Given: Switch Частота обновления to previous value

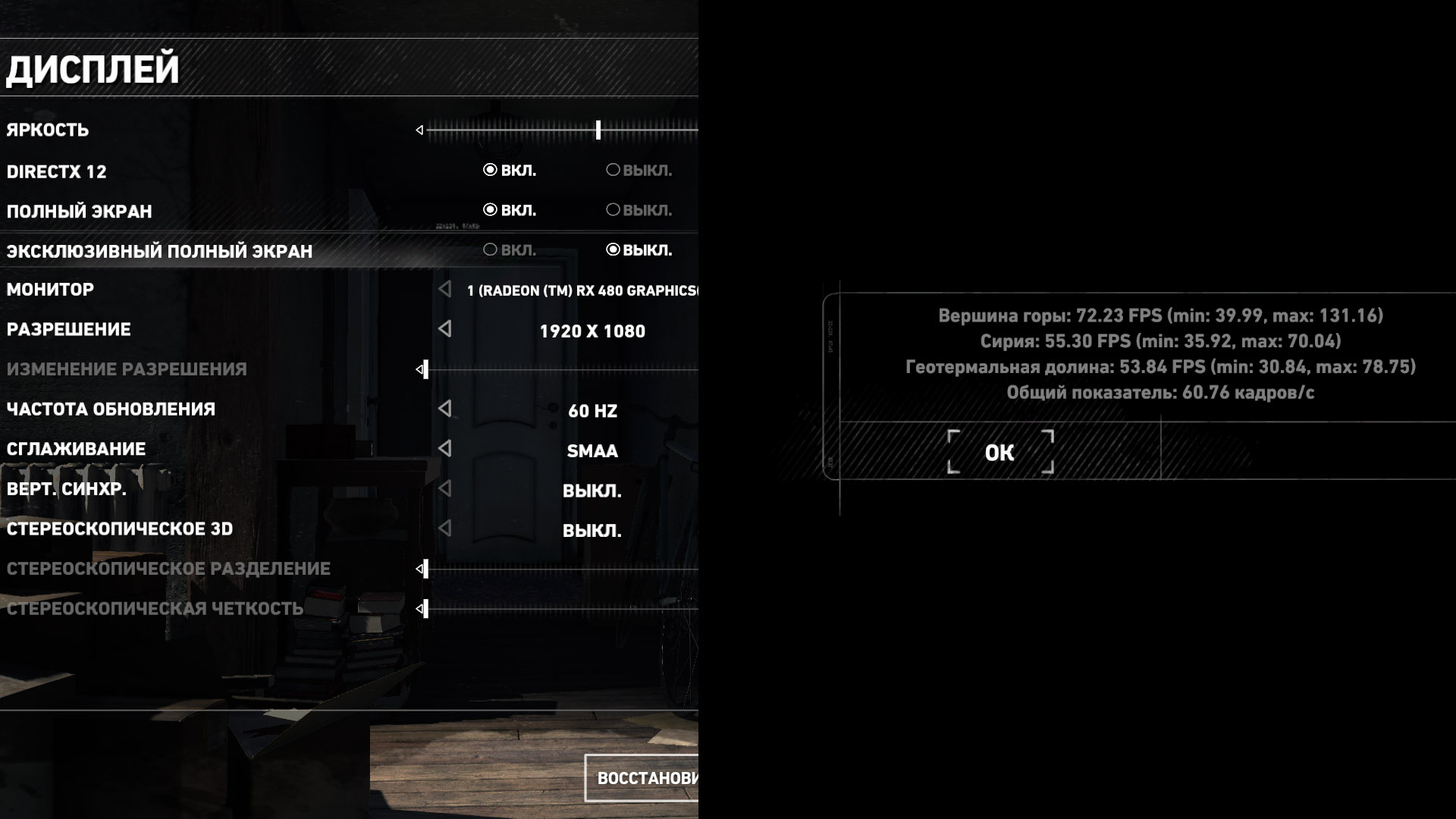Looking at the screenshot, I should click(445, 409).
